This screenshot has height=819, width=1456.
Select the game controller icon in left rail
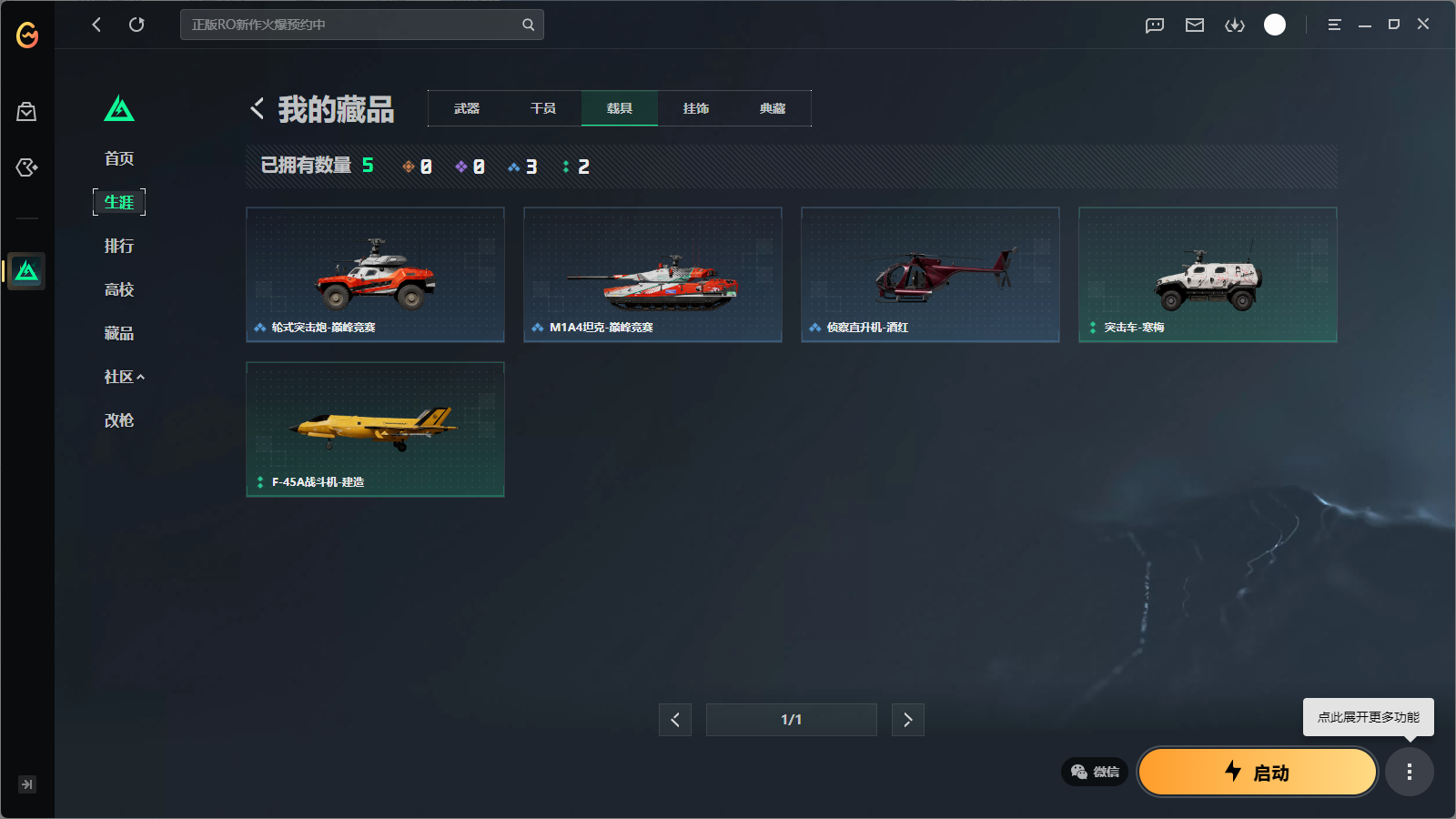coord(26,167)
